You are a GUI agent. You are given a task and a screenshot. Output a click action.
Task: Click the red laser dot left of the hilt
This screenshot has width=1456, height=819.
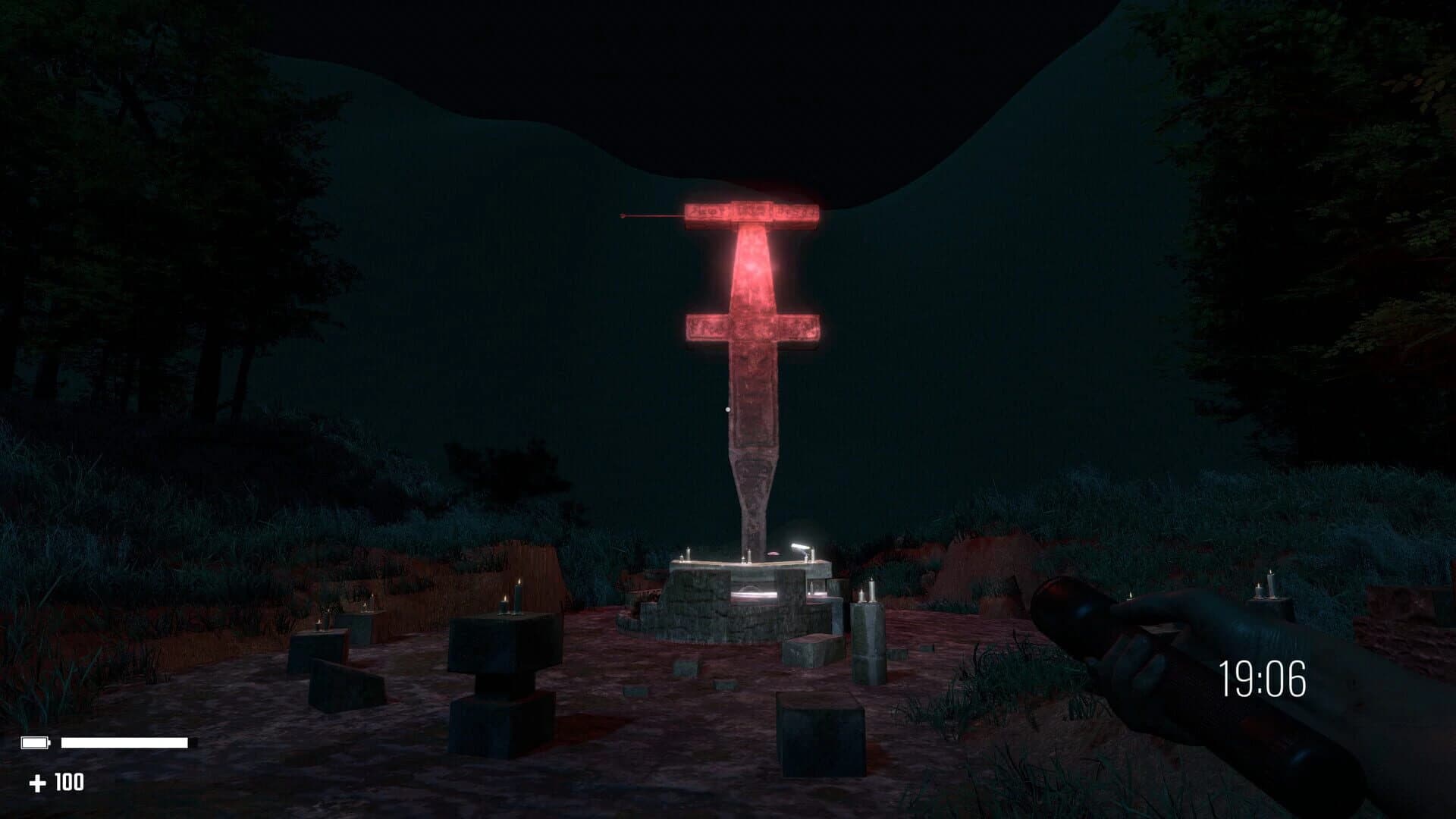coord(623,215)
